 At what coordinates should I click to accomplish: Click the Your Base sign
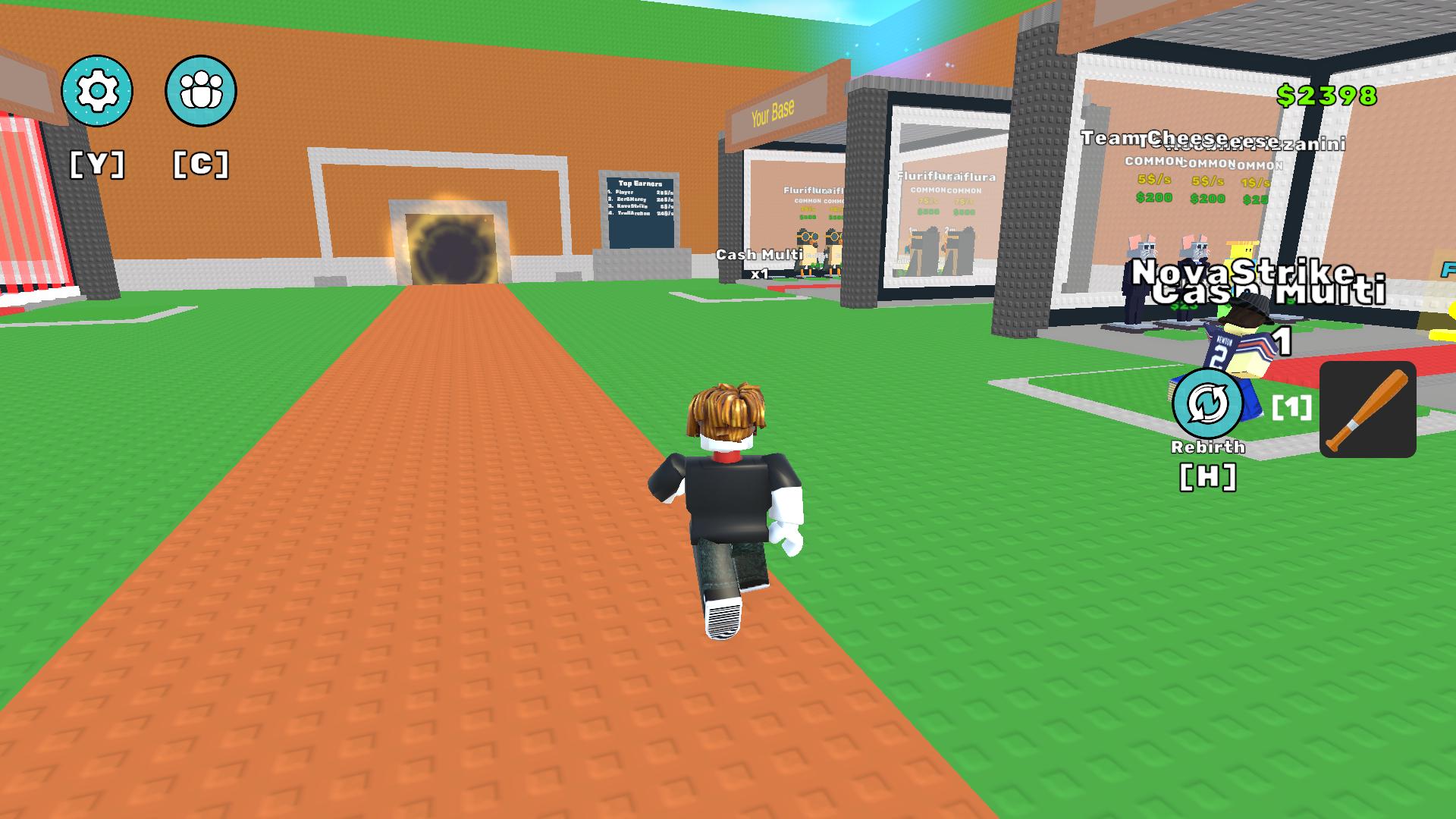click(x=772, y=111)
